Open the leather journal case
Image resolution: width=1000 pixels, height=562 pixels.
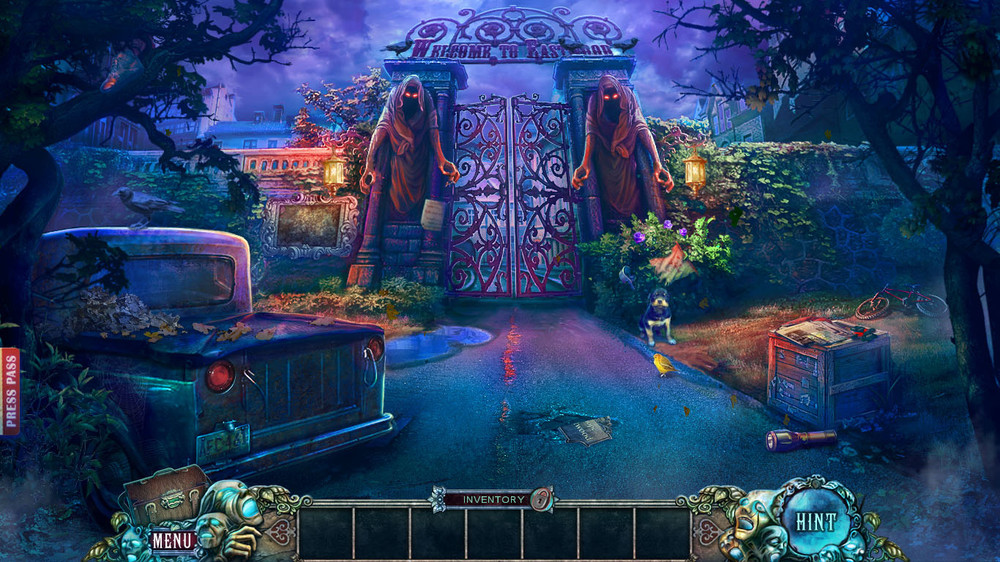[x=165, y=492]
